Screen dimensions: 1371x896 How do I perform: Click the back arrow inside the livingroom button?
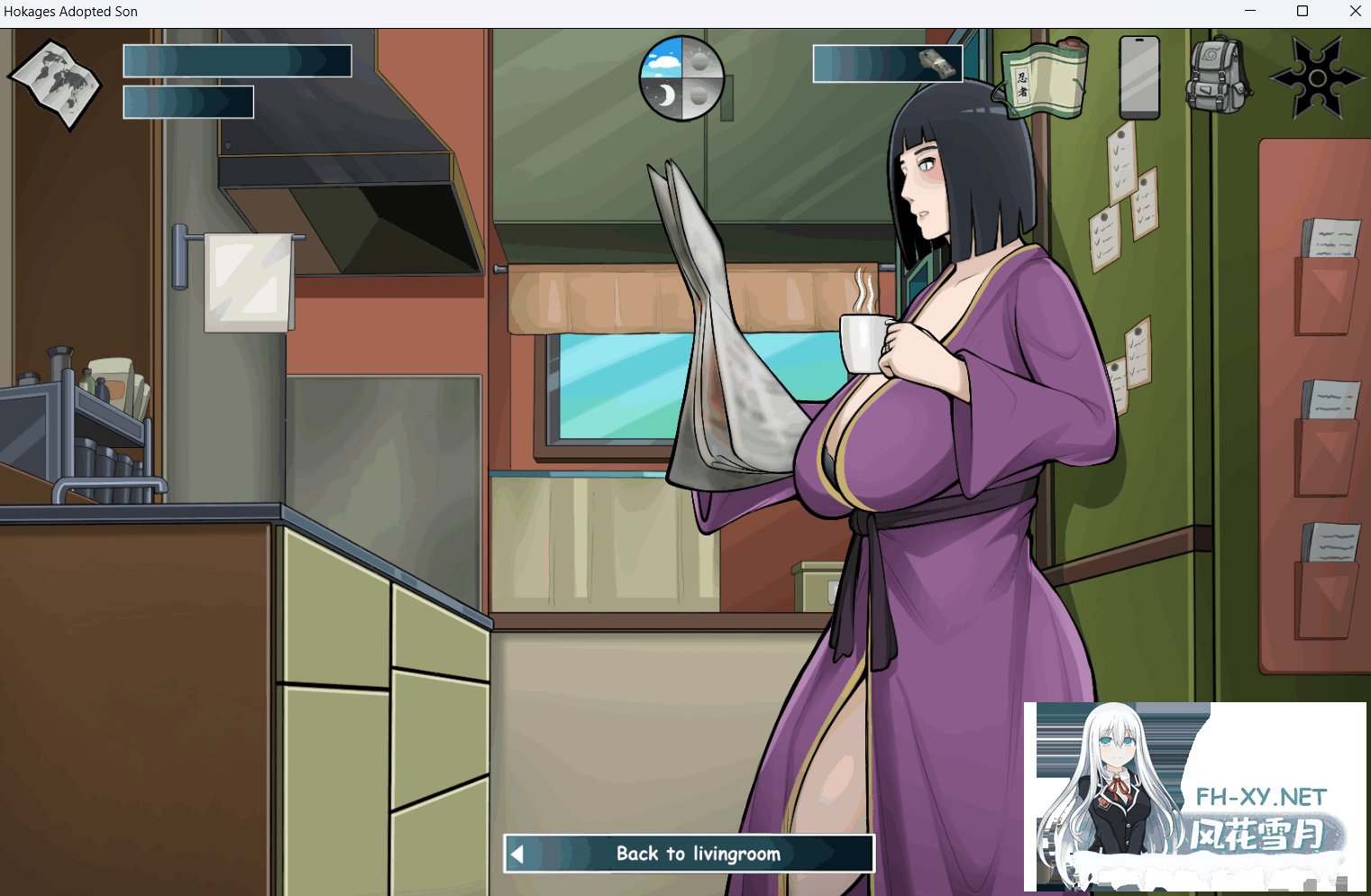click(x=518, y=854)
